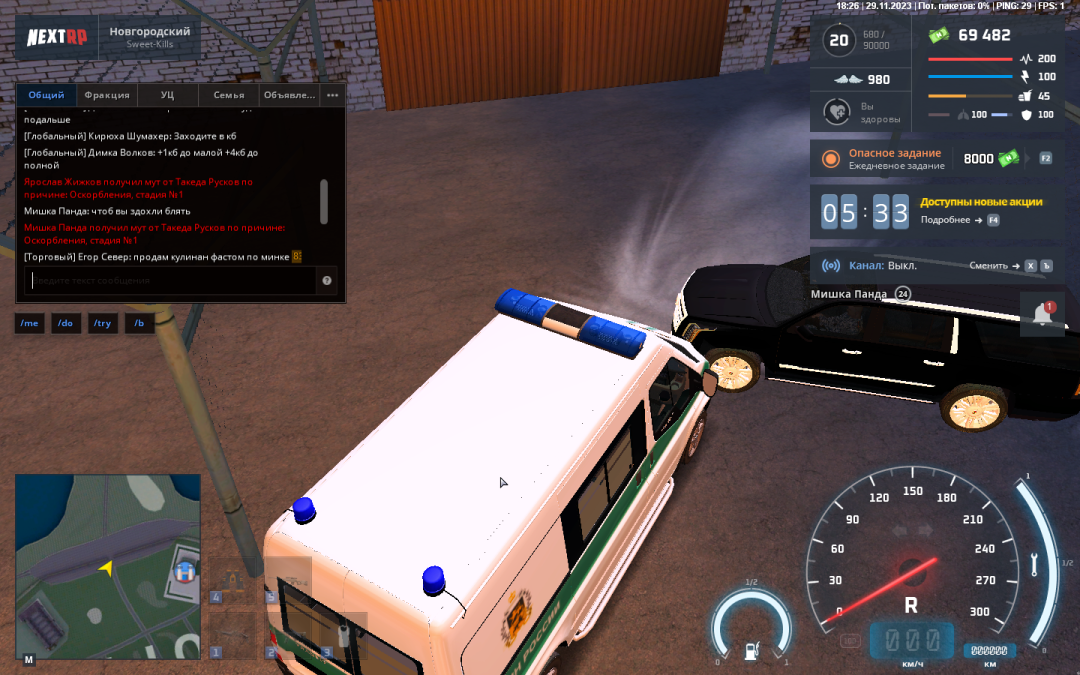Choose the /try chat command button

(103, 324)
